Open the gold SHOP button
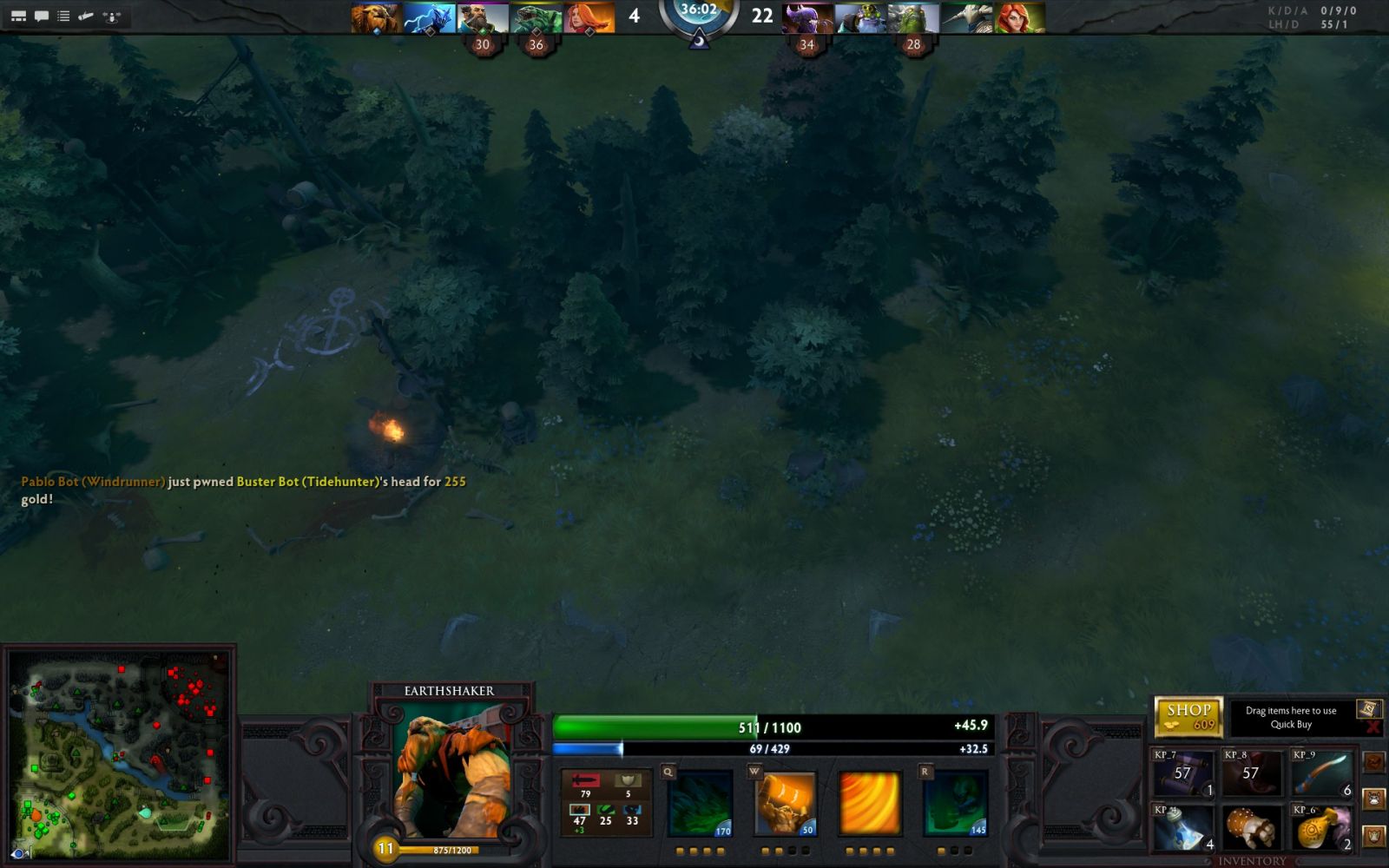Image resolution: width=1389 pixels, height=868 pixels. click(1188, 716)
